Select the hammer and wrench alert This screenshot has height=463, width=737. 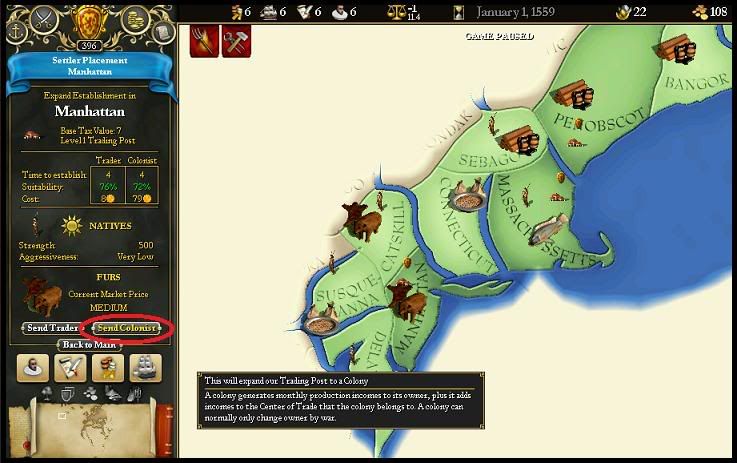pos(236,41)
